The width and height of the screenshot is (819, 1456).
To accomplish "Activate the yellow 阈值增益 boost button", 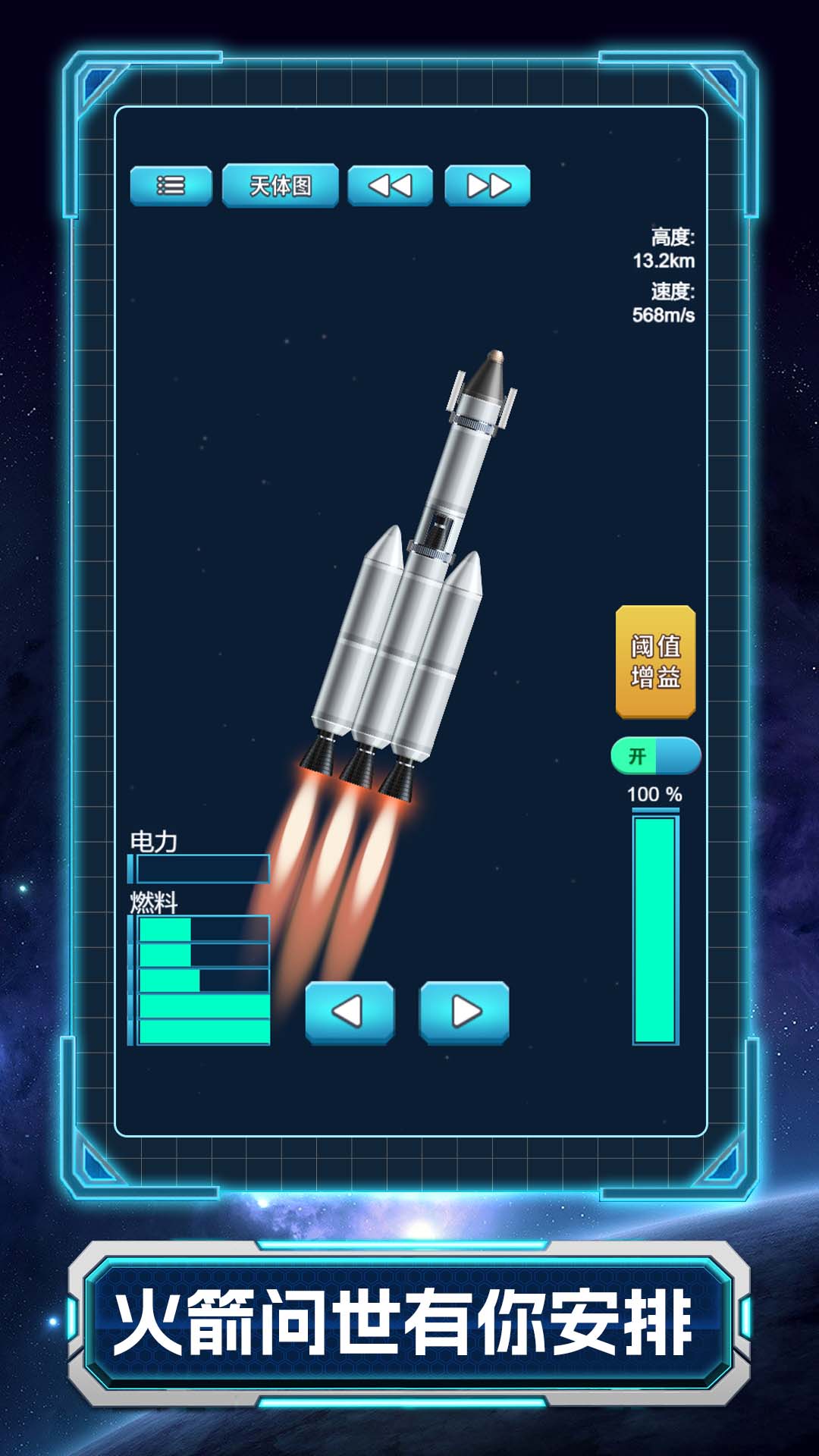I will coord(655,661).
